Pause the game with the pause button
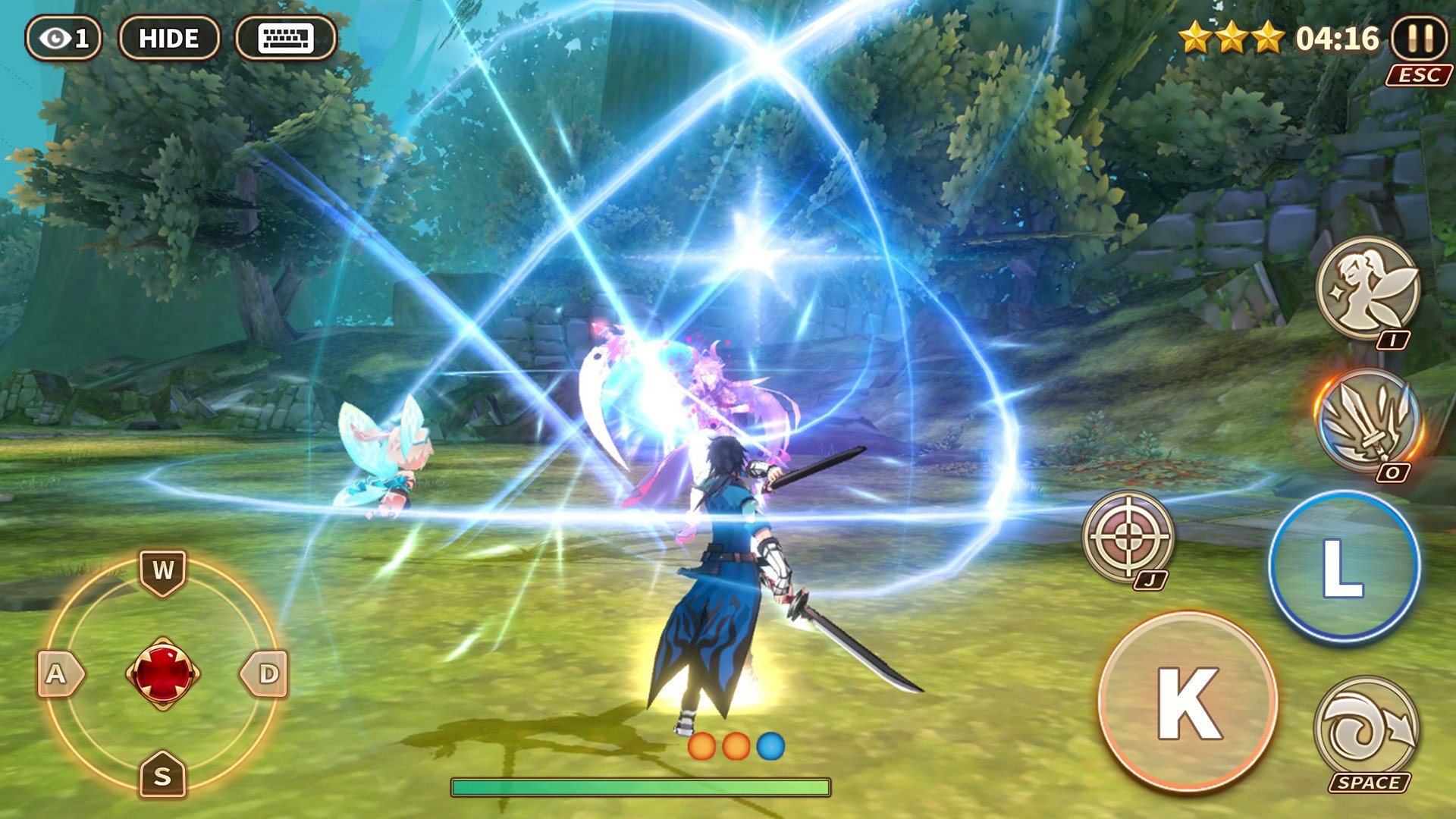The image size is (1456, 819). point(1420,38)
